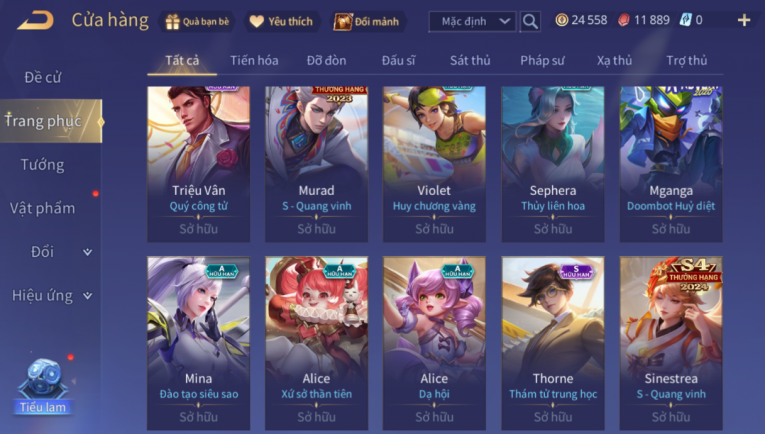Add currency with the plus button
The height and width of the screenshot is (434, 765).
tap(743, 20)
